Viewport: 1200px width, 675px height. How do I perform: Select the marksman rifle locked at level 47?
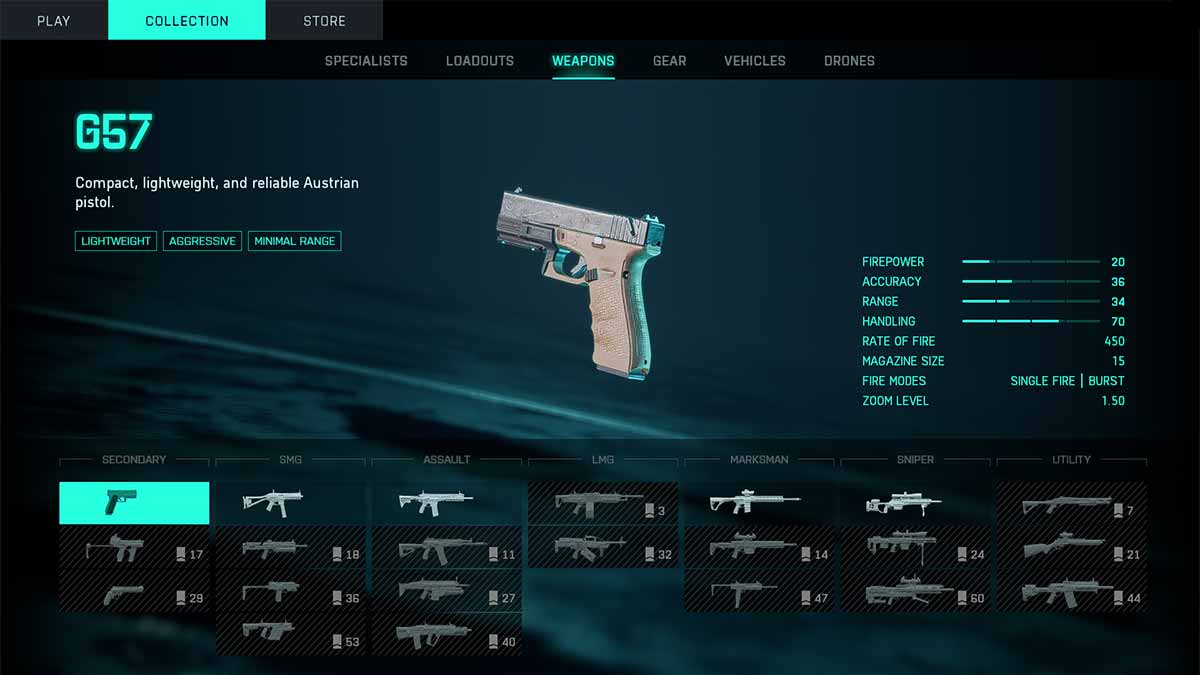pyautogui.click(x=759, y=591)
